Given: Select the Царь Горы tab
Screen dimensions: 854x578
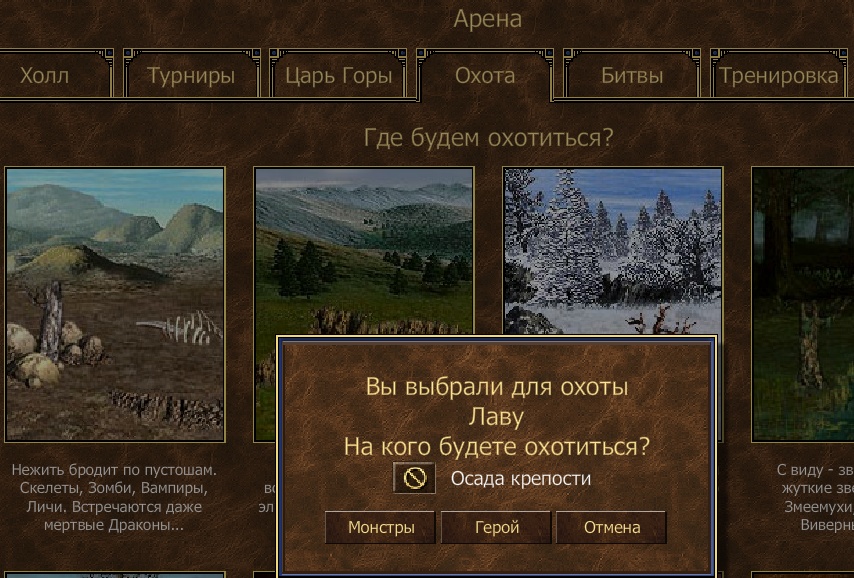Looking at the screenshot, I should (x=339, y=76).
